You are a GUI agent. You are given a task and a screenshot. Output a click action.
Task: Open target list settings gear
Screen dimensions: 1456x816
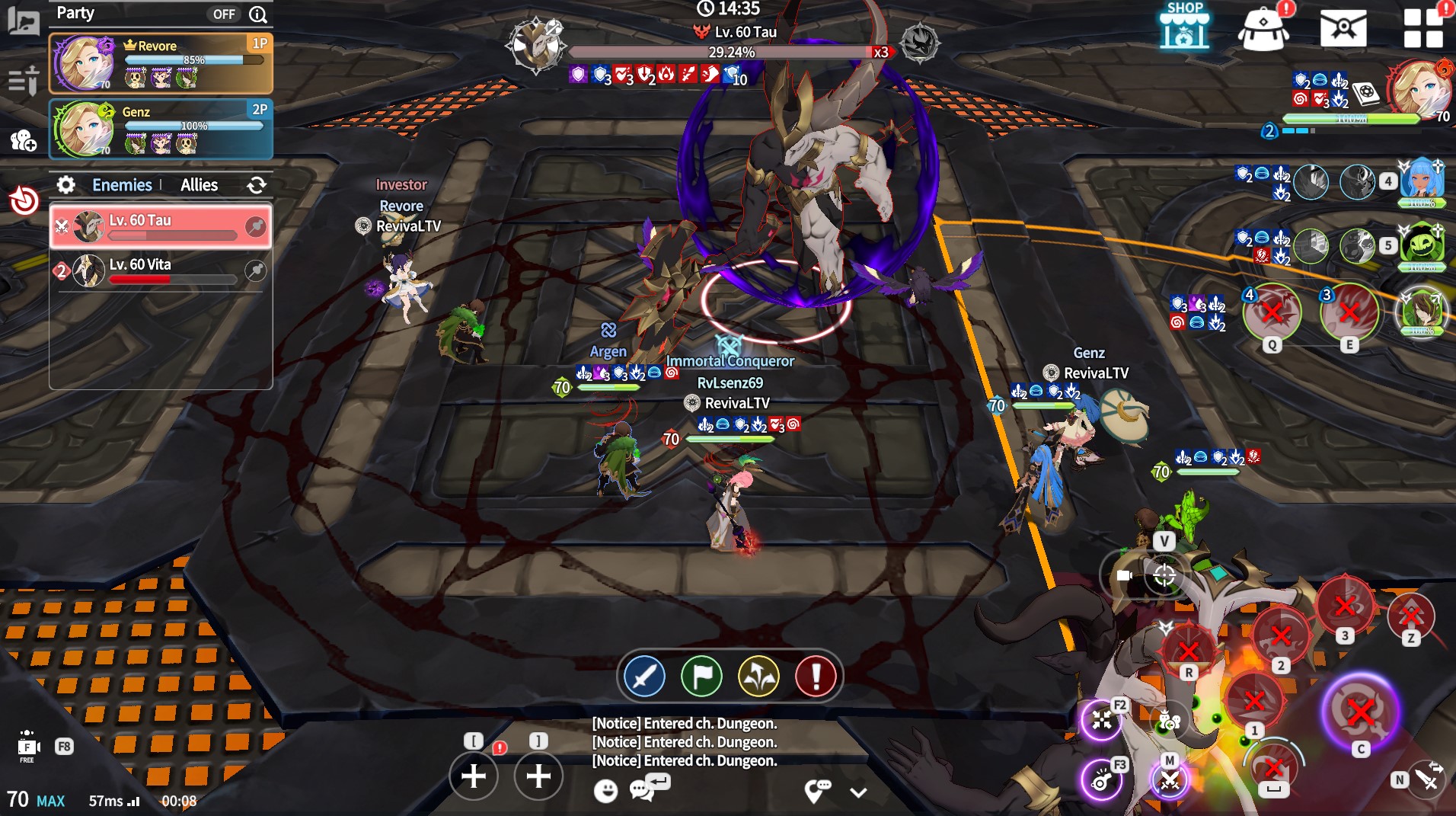(66, 185)
